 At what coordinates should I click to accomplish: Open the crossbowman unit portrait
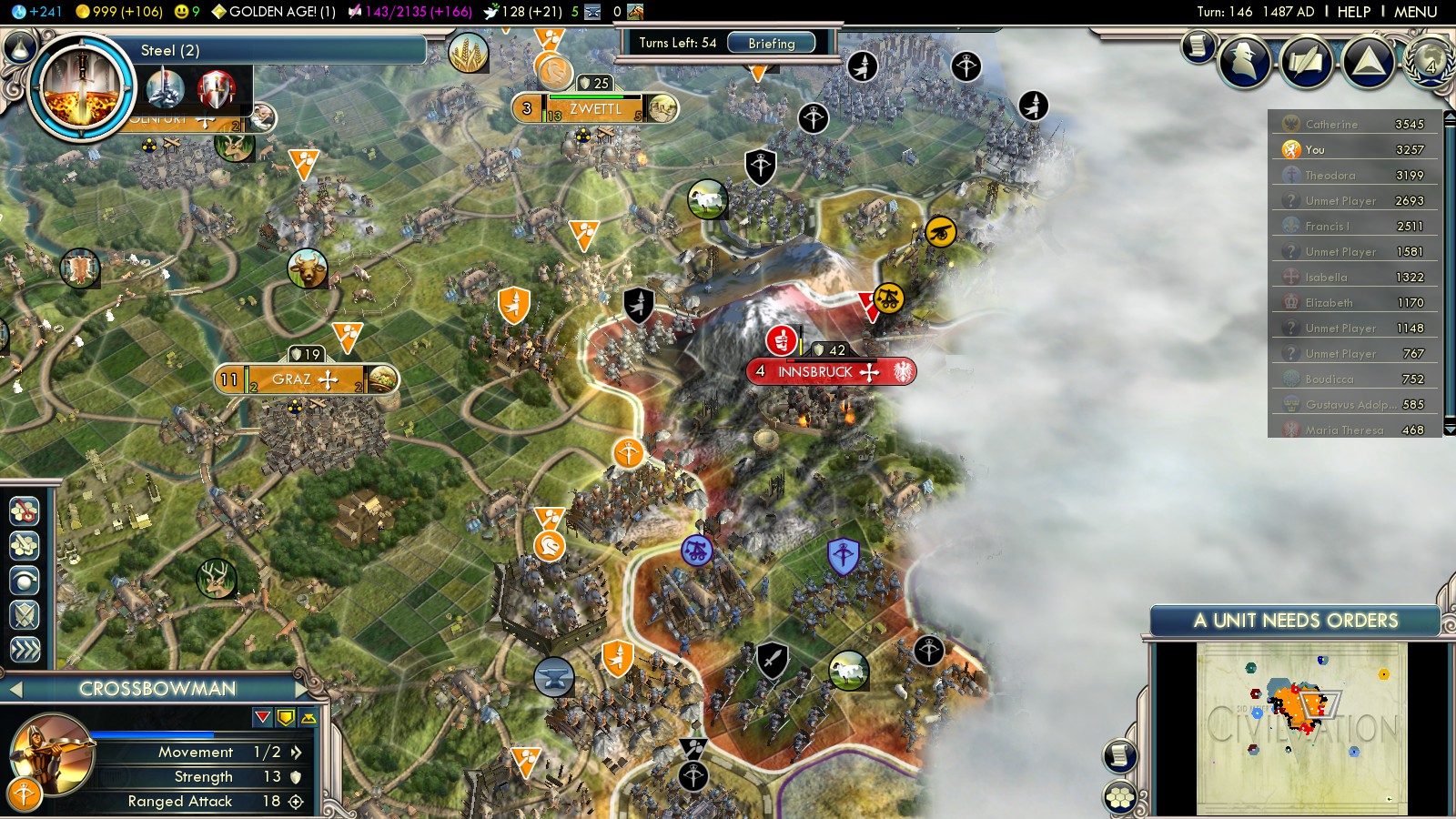coord(52,753)
